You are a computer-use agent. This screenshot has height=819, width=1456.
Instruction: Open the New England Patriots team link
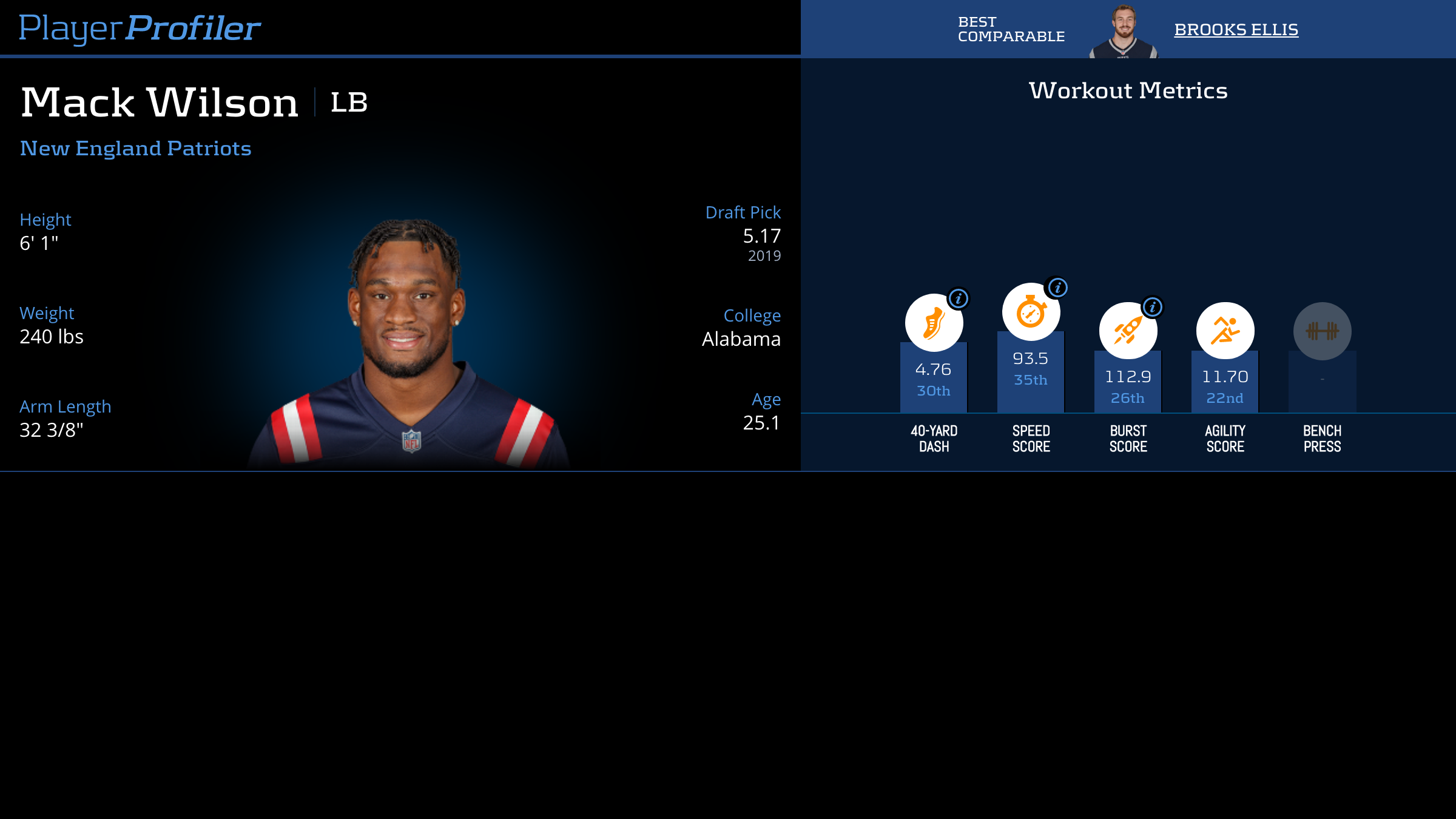(135, 149)
